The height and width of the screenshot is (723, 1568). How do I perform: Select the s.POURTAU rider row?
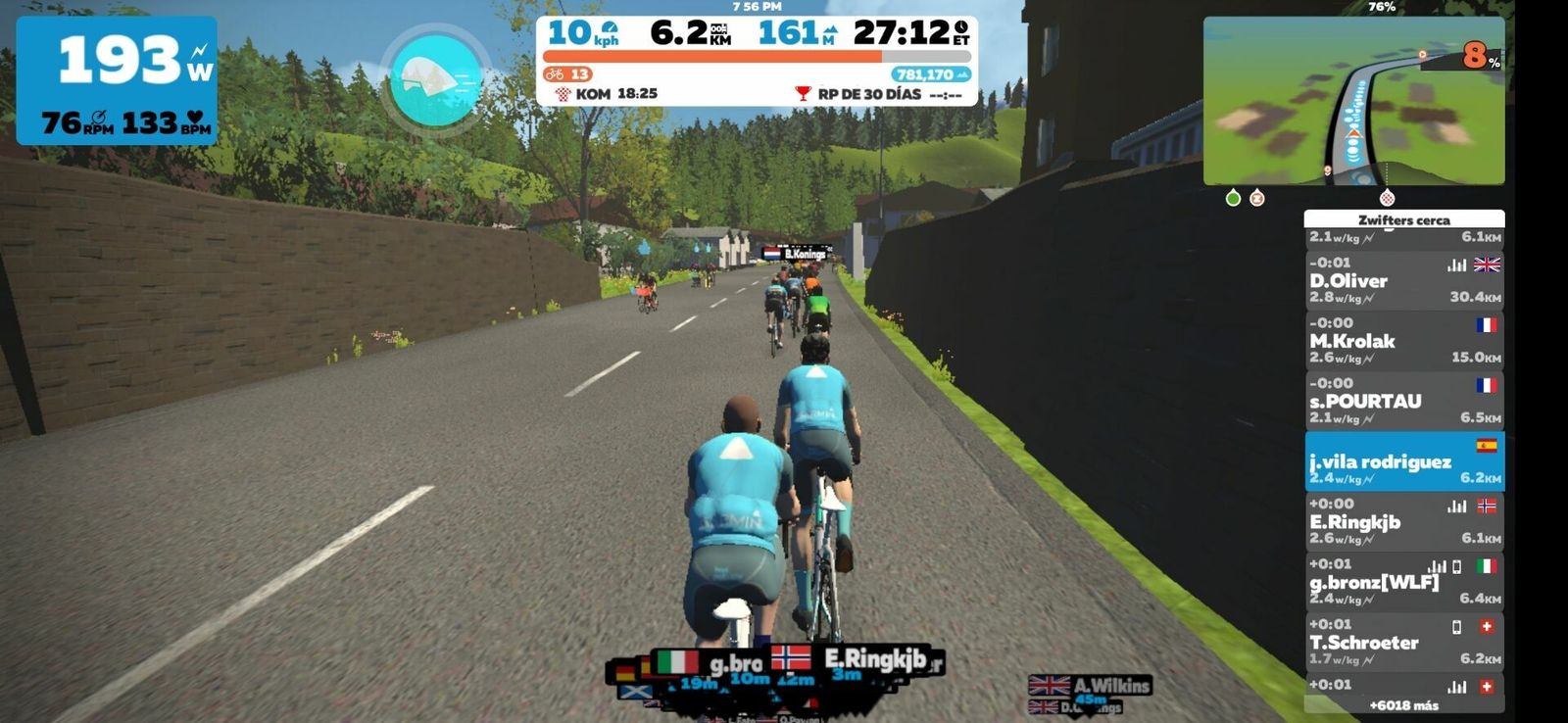[1403, 401]
